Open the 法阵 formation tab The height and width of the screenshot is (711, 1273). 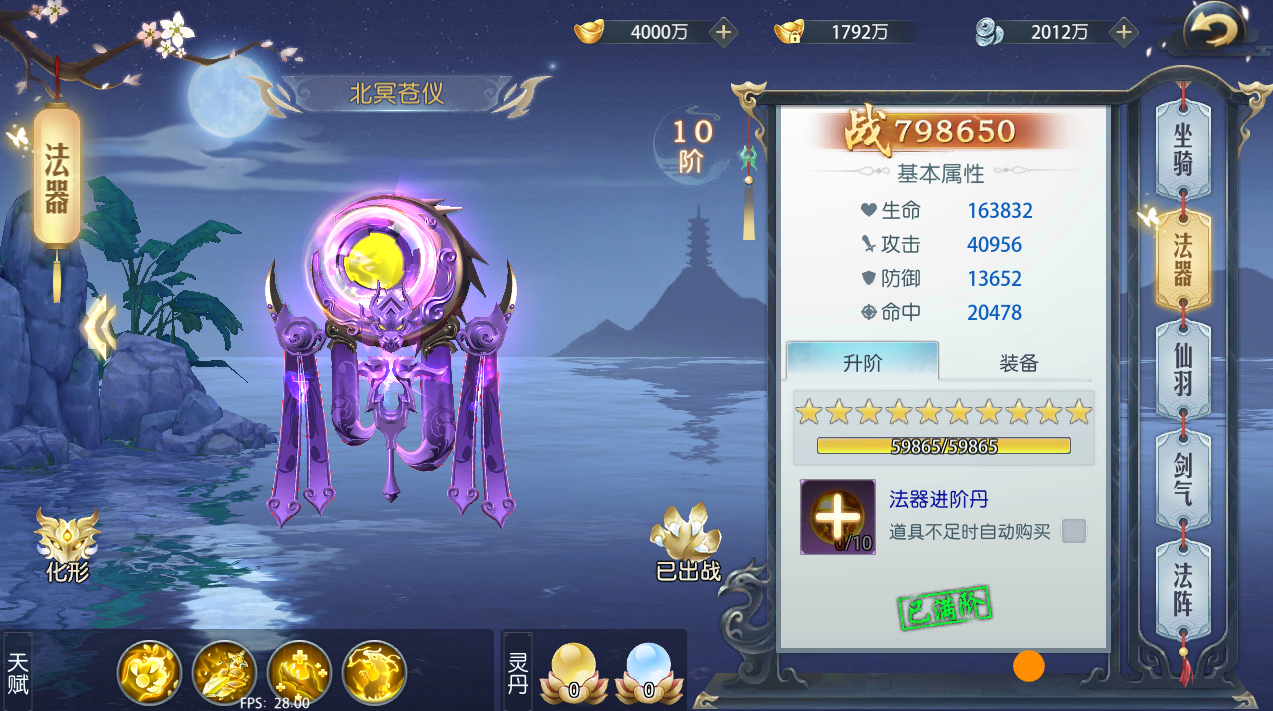tap(1183, 589)
